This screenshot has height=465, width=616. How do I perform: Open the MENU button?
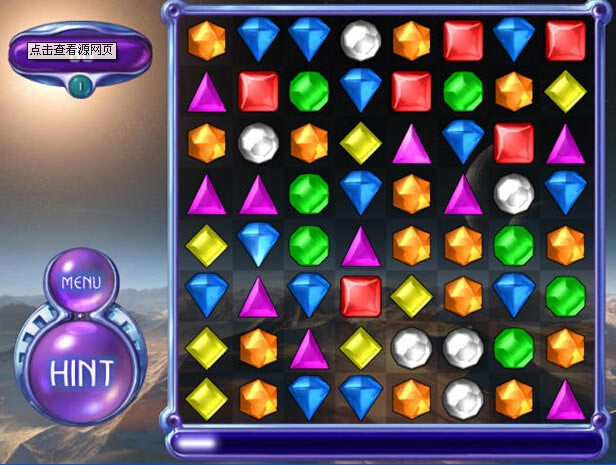coord(81,282)
